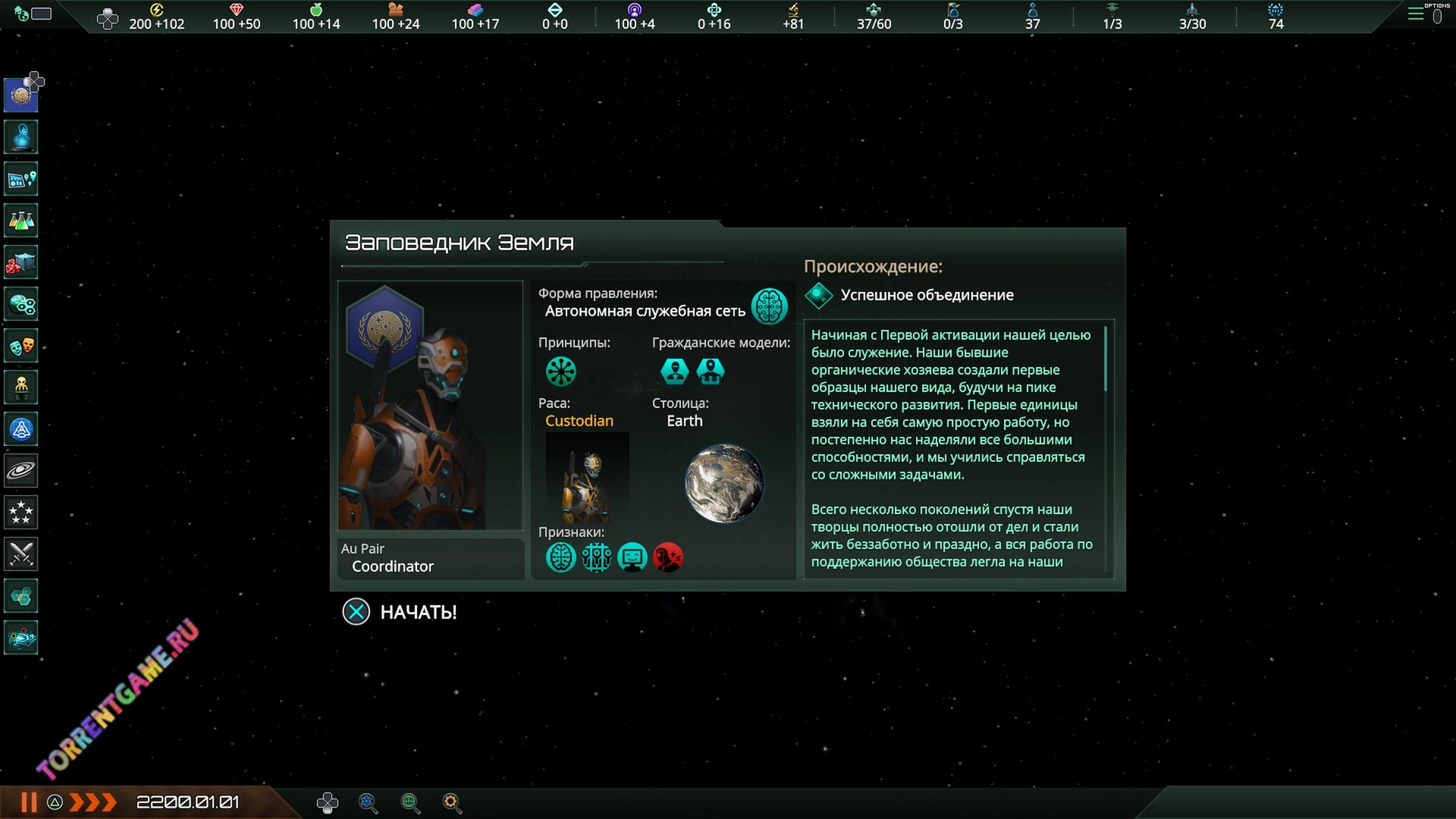Open the situation log map-pins icon
Image resolution: width=1456 pixels, height=819 pixels.
21,180
